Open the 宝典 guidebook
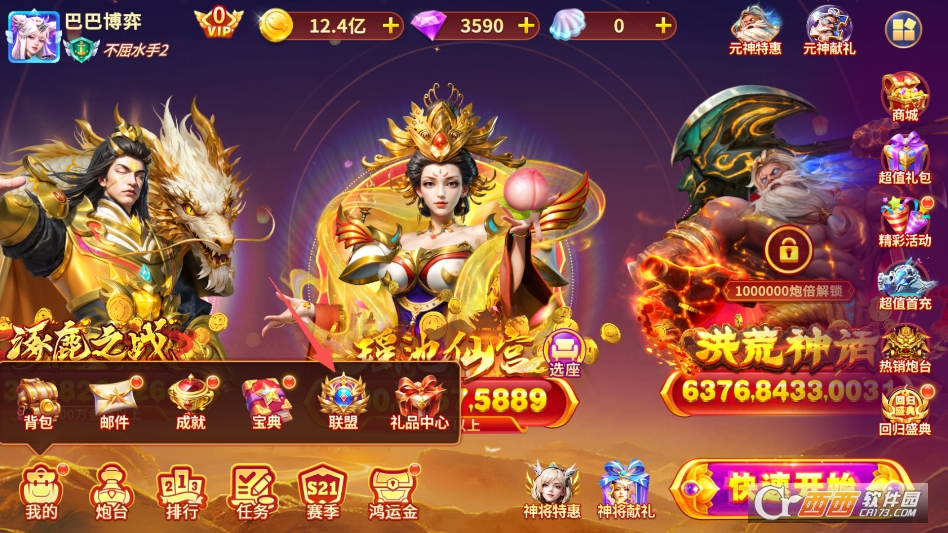 266,401
